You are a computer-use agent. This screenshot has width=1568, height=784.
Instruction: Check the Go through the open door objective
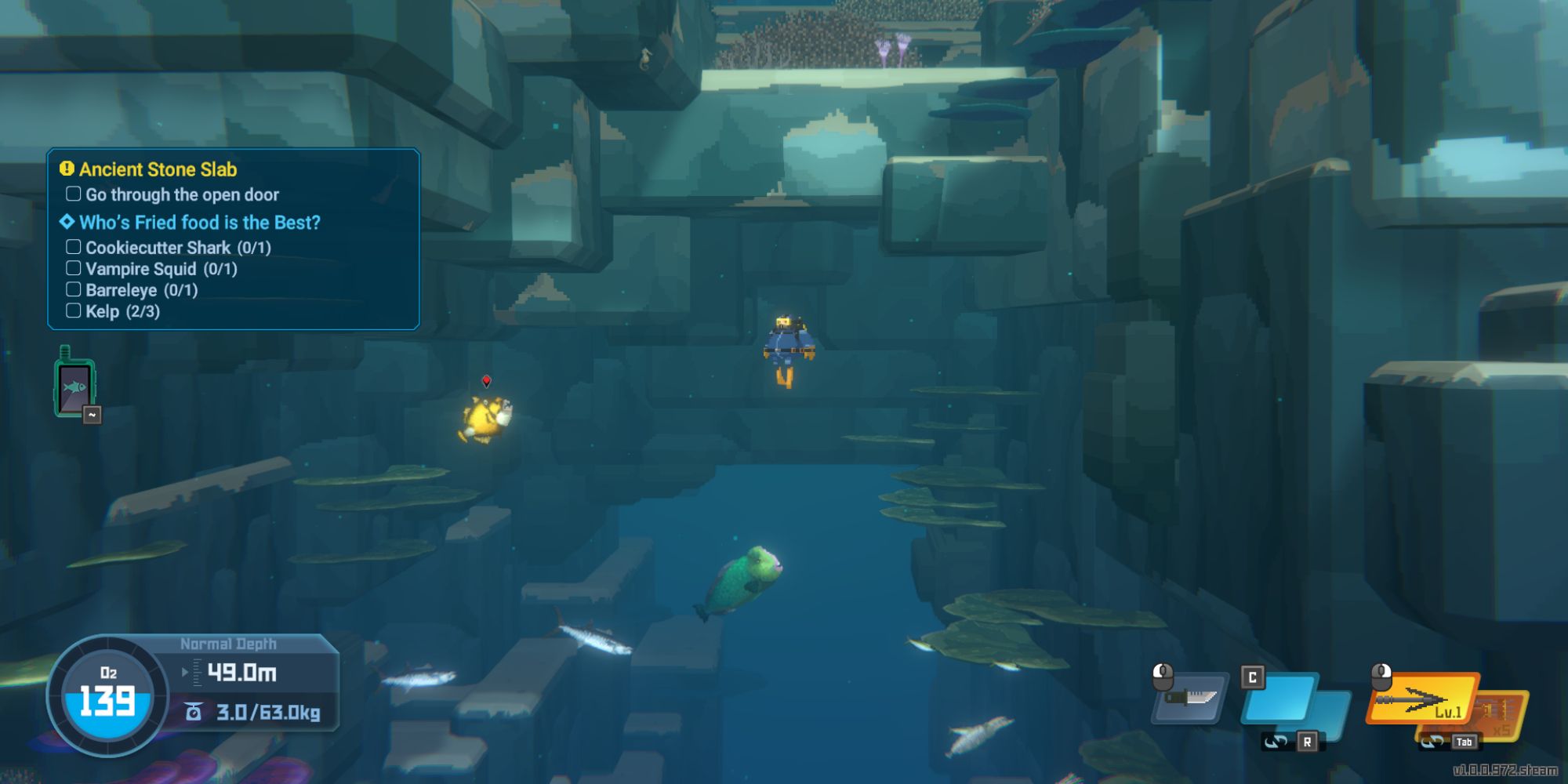tap(73, 194)
